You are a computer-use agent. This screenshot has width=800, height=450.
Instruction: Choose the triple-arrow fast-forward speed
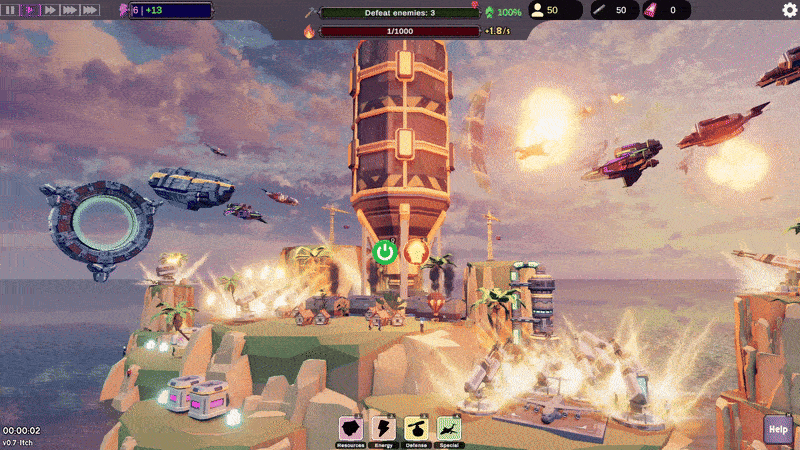point(70,10)
